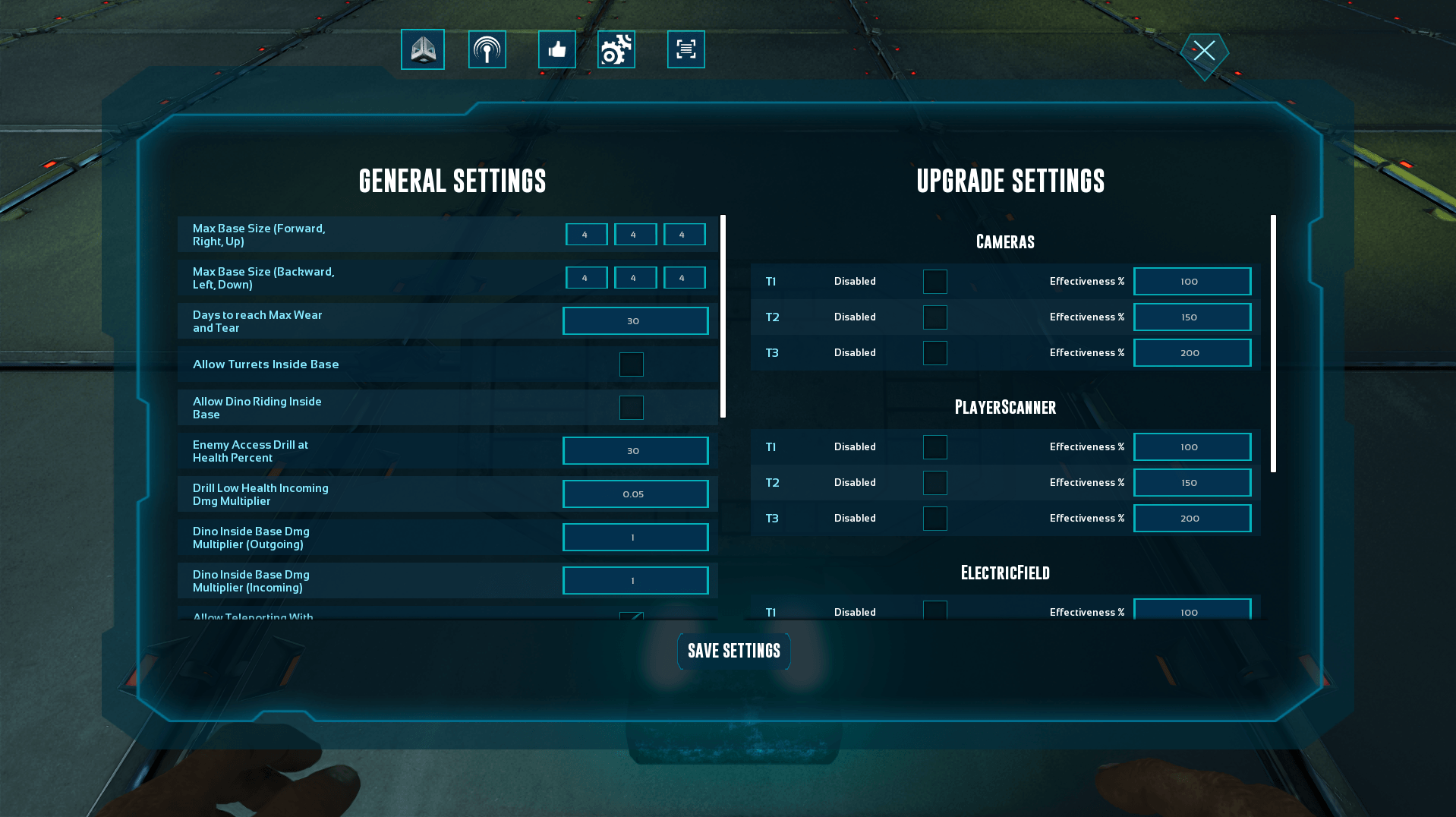The width and height of the screenshot is (1456, 817).
Task: Click the General Settings scrollbar
Action: pos(723,316)
